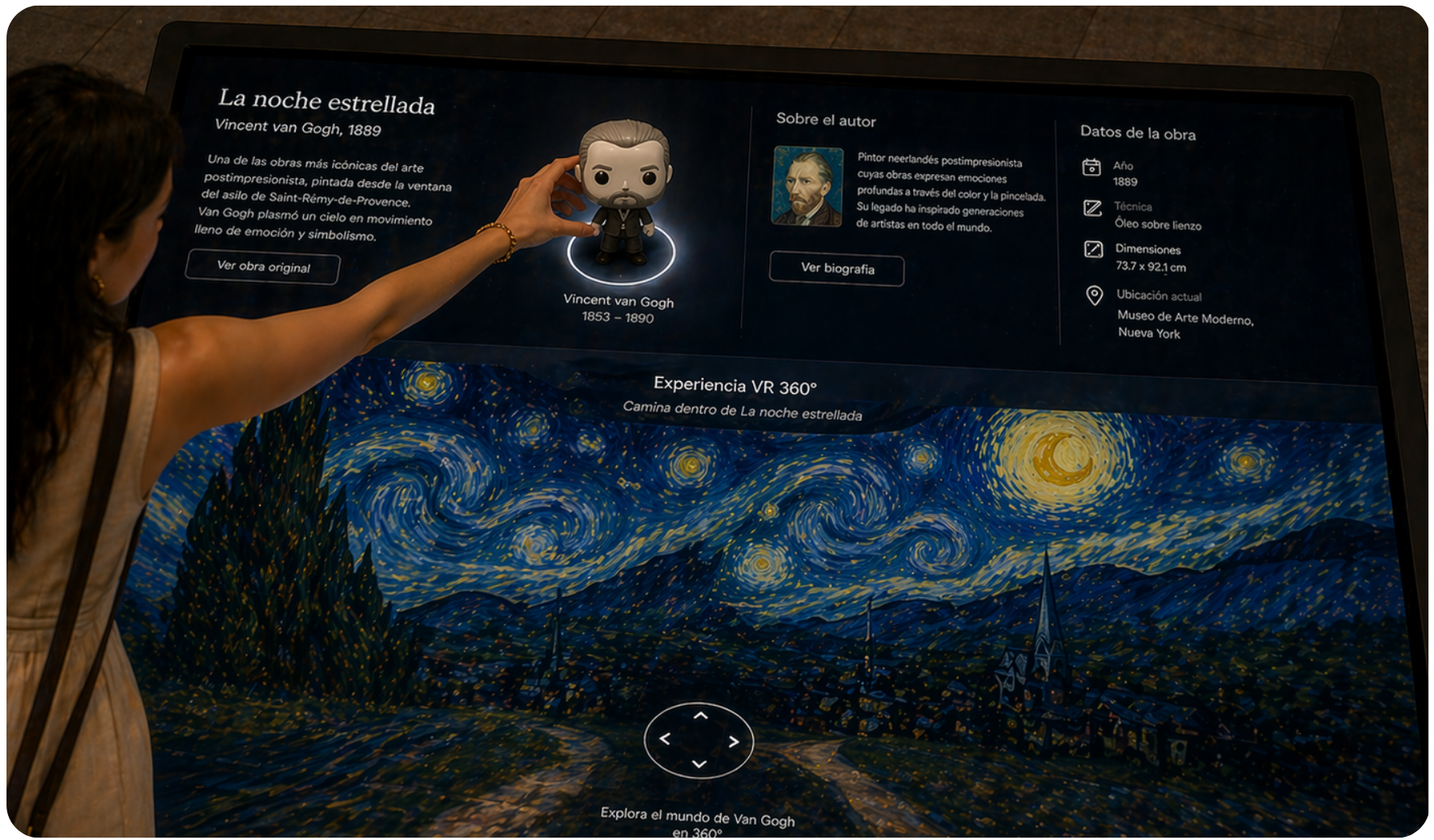
Task: Open Ver biografía
Action: click(836, 270)
